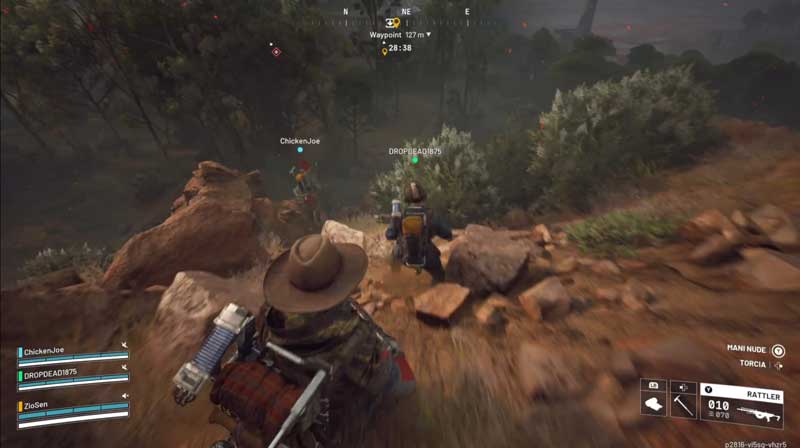Toggle ZioSen's voice chat speaker icon

(x=124, y=397)
